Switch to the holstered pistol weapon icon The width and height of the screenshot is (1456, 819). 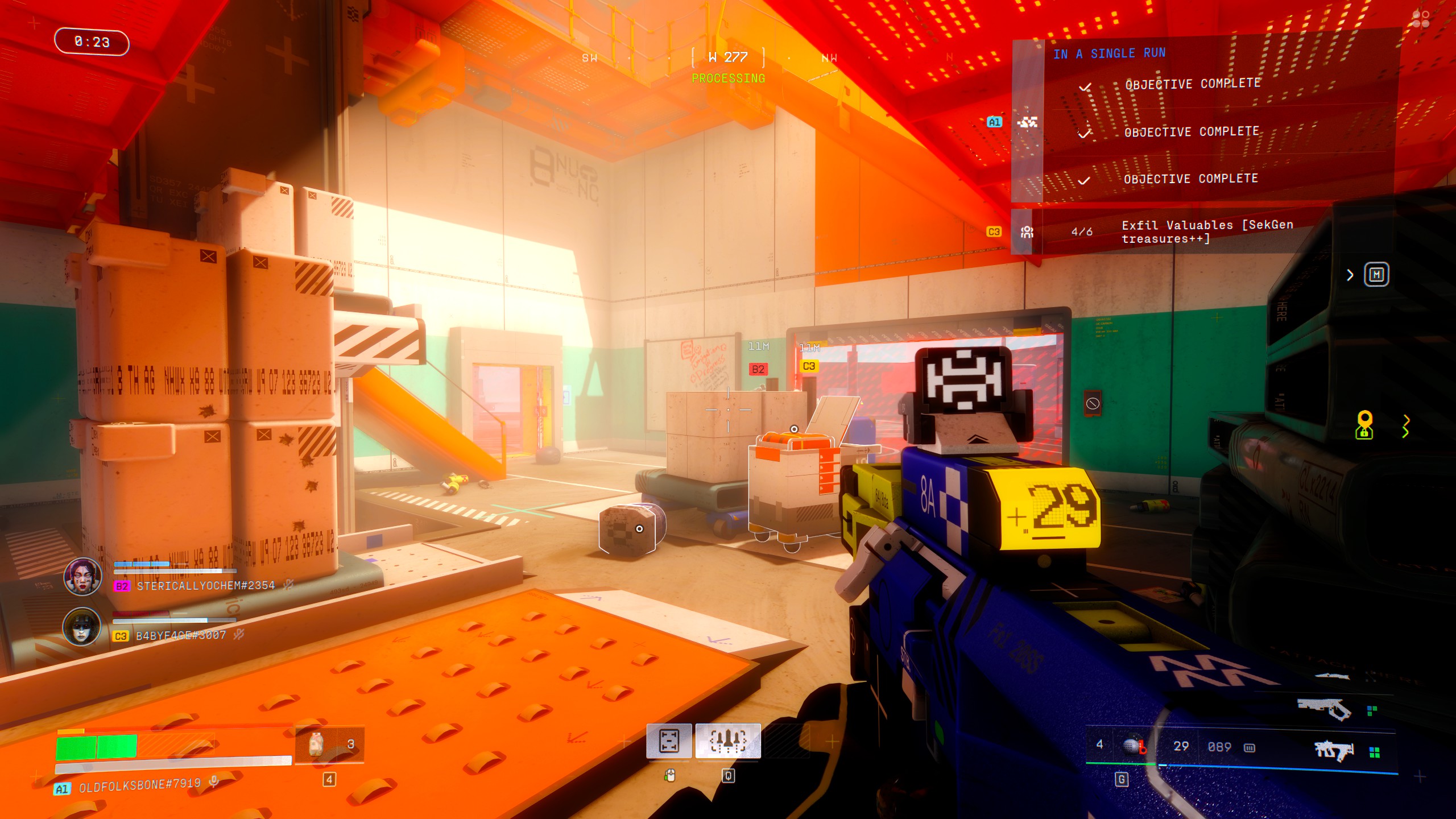pyautogui.click(x=1324, y=709)
